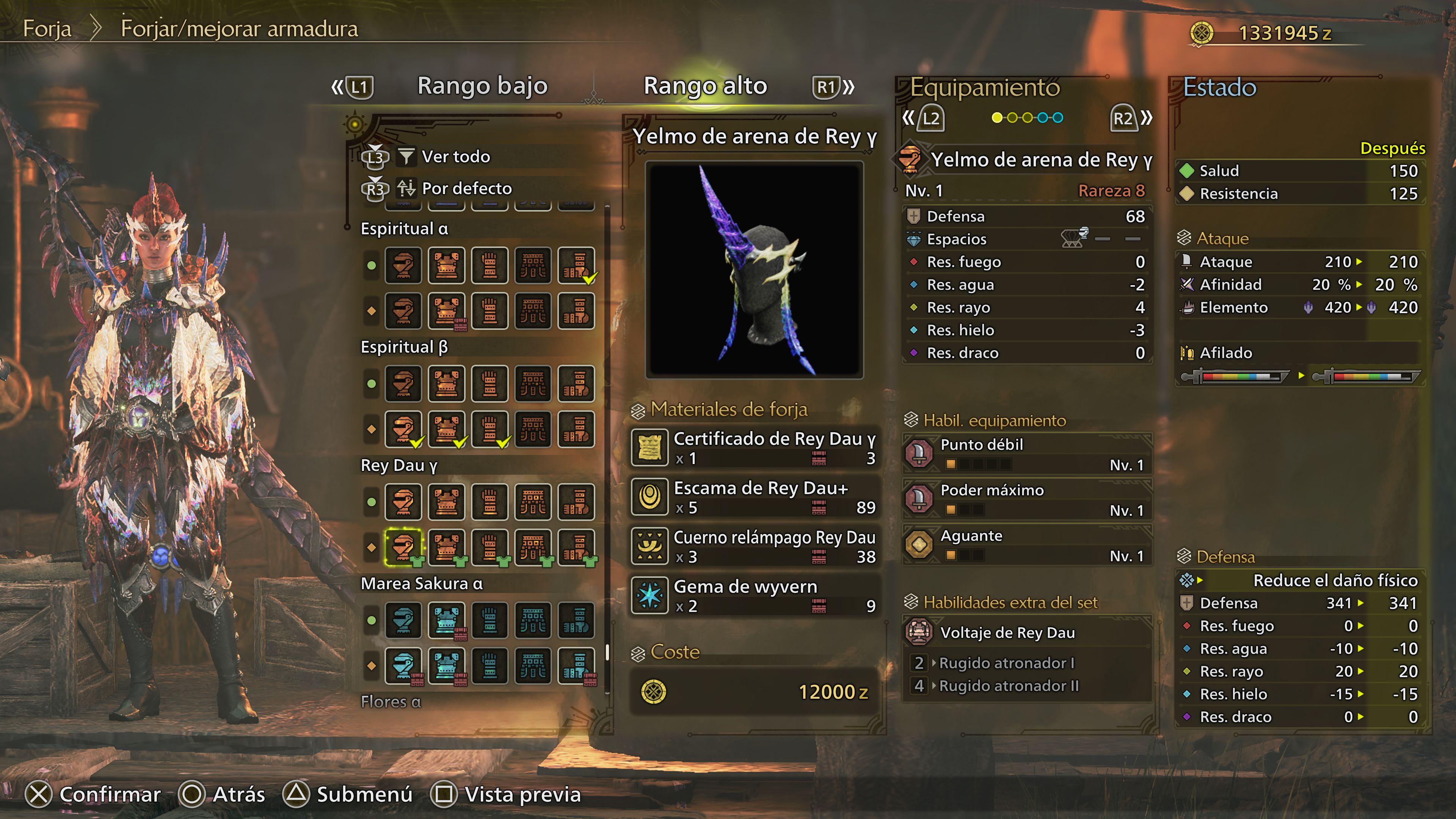
Task: Open the Voltaje de Rey Dau set bonus
Action: 1007,632
